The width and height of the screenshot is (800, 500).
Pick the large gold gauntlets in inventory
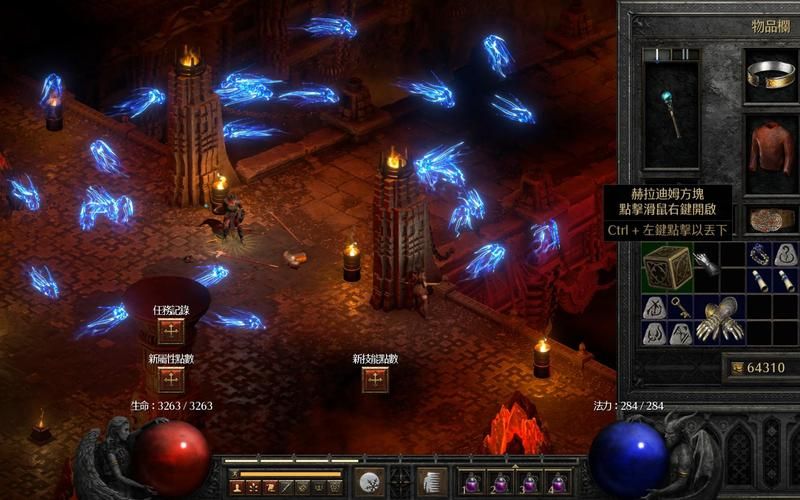(720, 319)
